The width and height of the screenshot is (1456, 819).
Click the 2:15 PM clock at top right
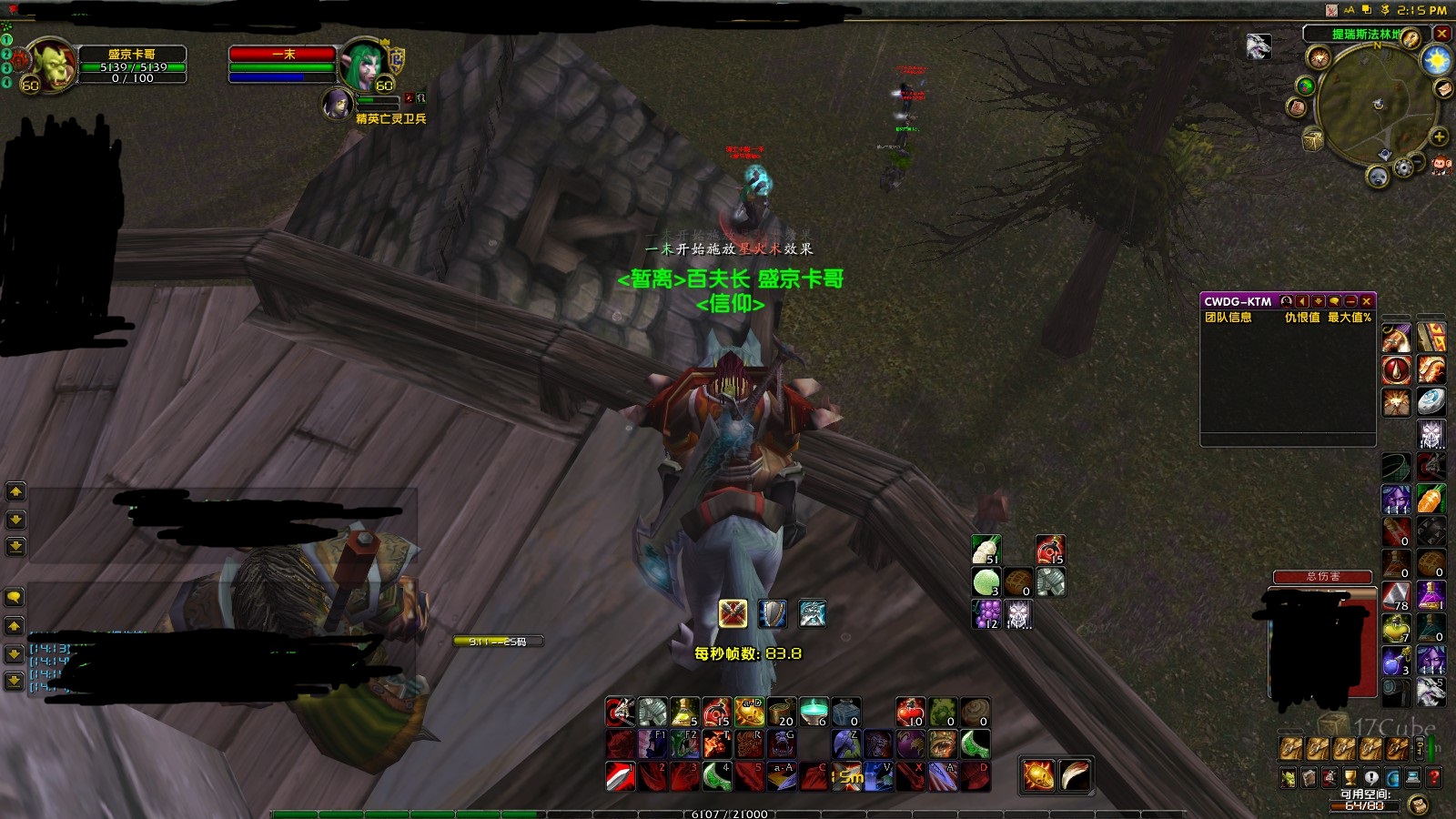[x=1421, y=12]
